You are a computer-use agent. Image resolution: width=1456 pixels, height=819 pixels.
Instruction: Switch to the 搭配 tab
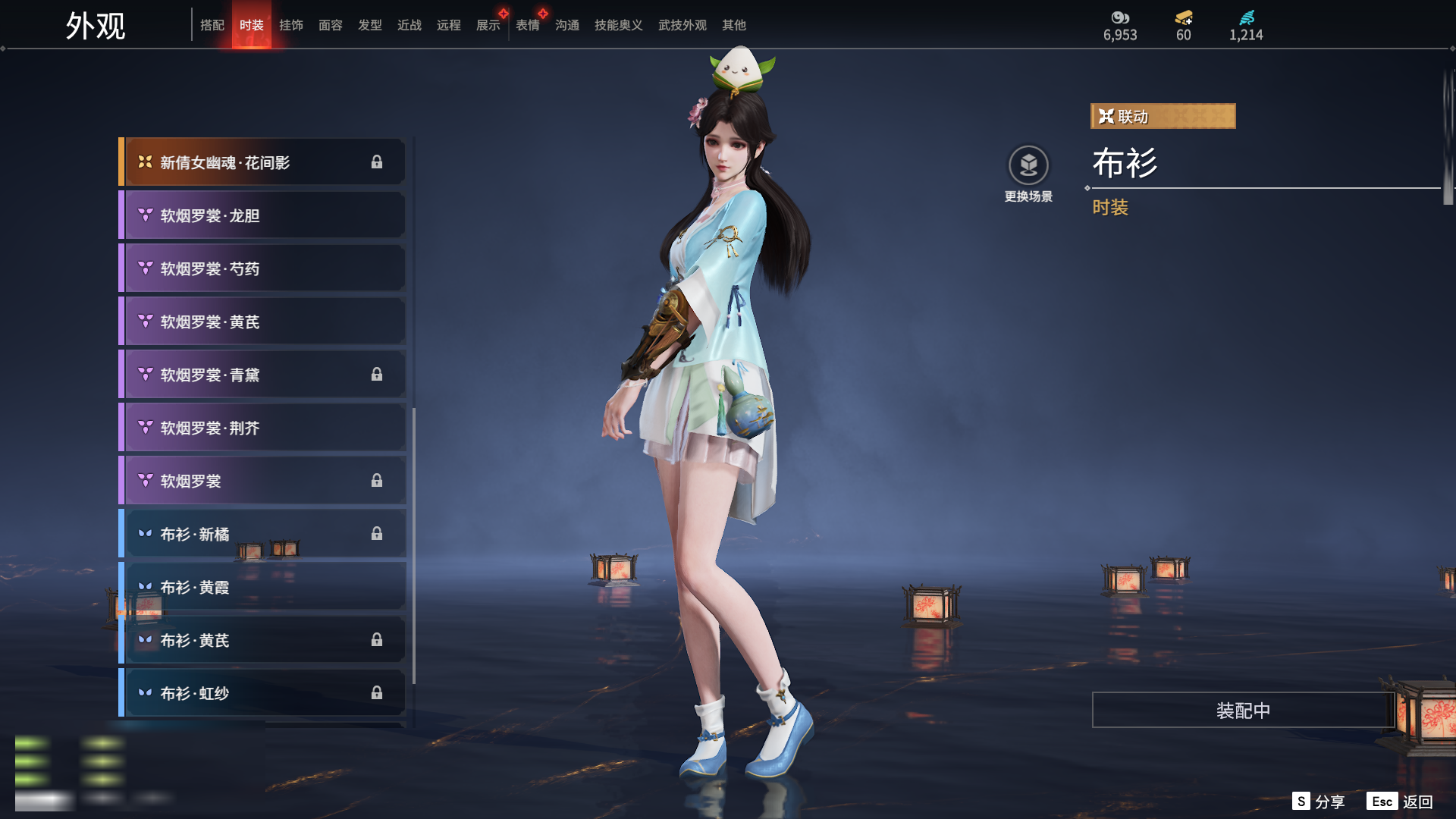click(212, 25)
